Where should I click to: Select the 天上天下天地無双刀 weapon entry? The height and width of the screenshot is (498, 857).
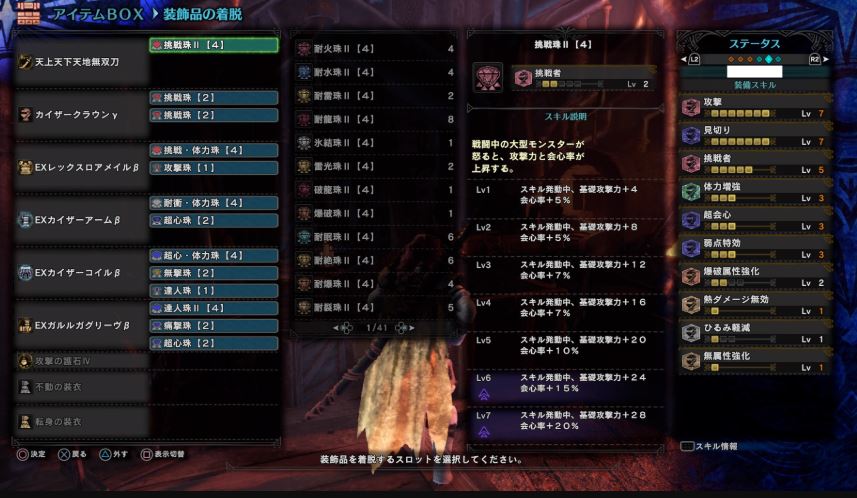coord(78,61)
